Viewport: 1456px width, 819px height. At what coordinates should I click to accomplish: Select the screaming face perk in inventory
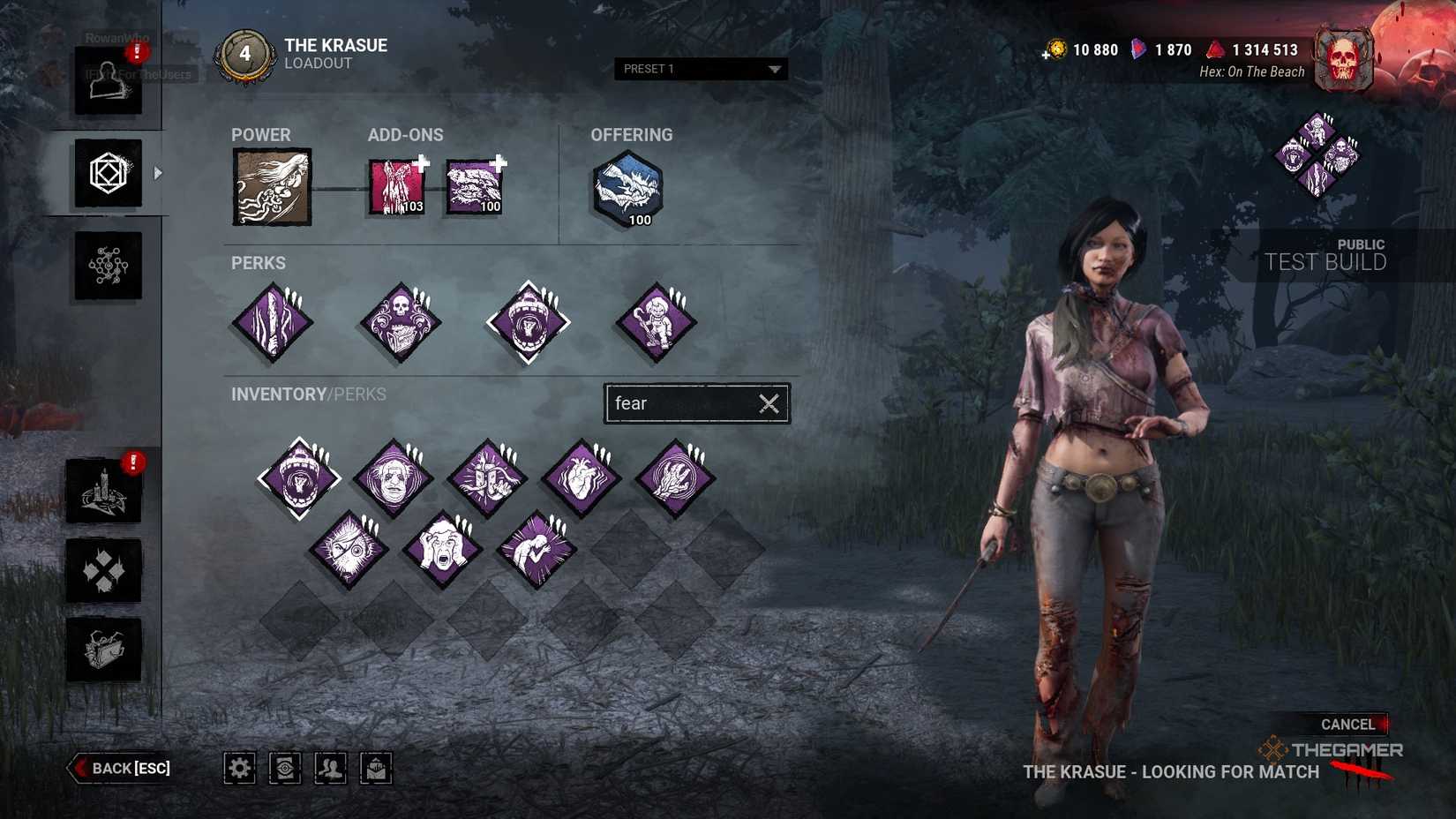pyautogui.click(x=442, y=551)
